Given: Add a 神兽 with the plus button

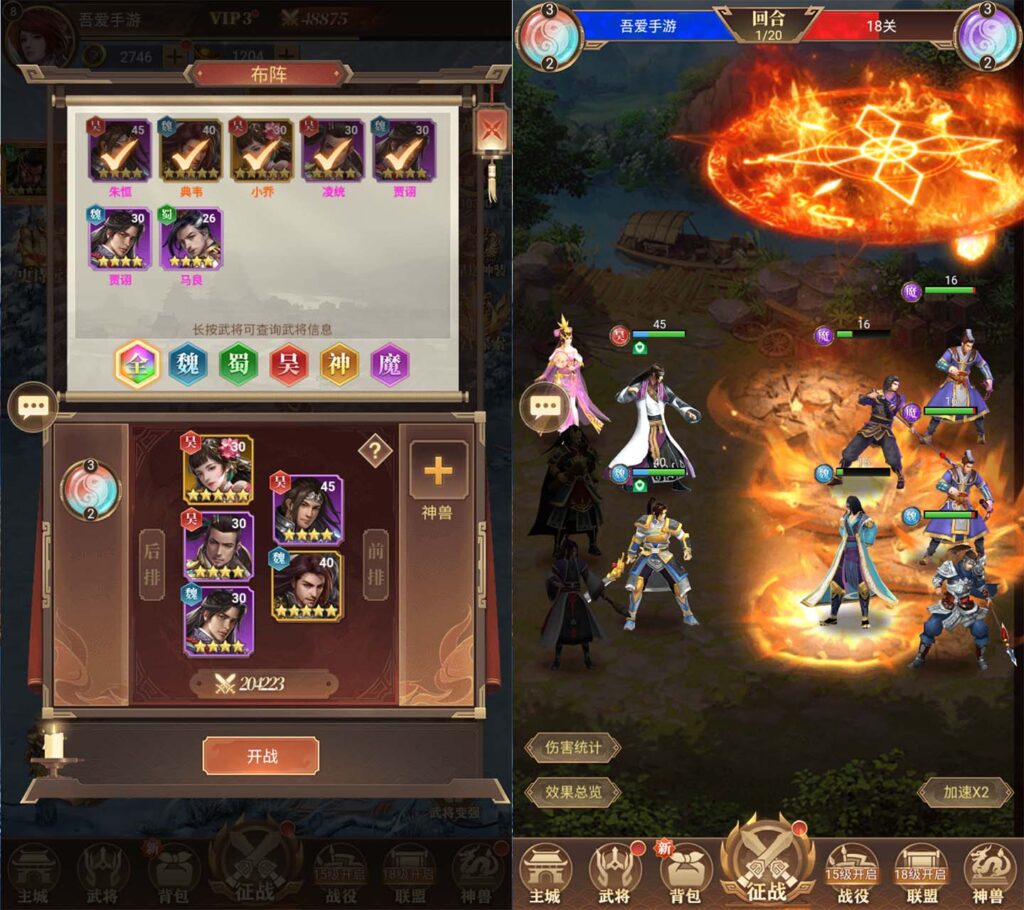Looking at the screenshot, I should tap(438, 470).
